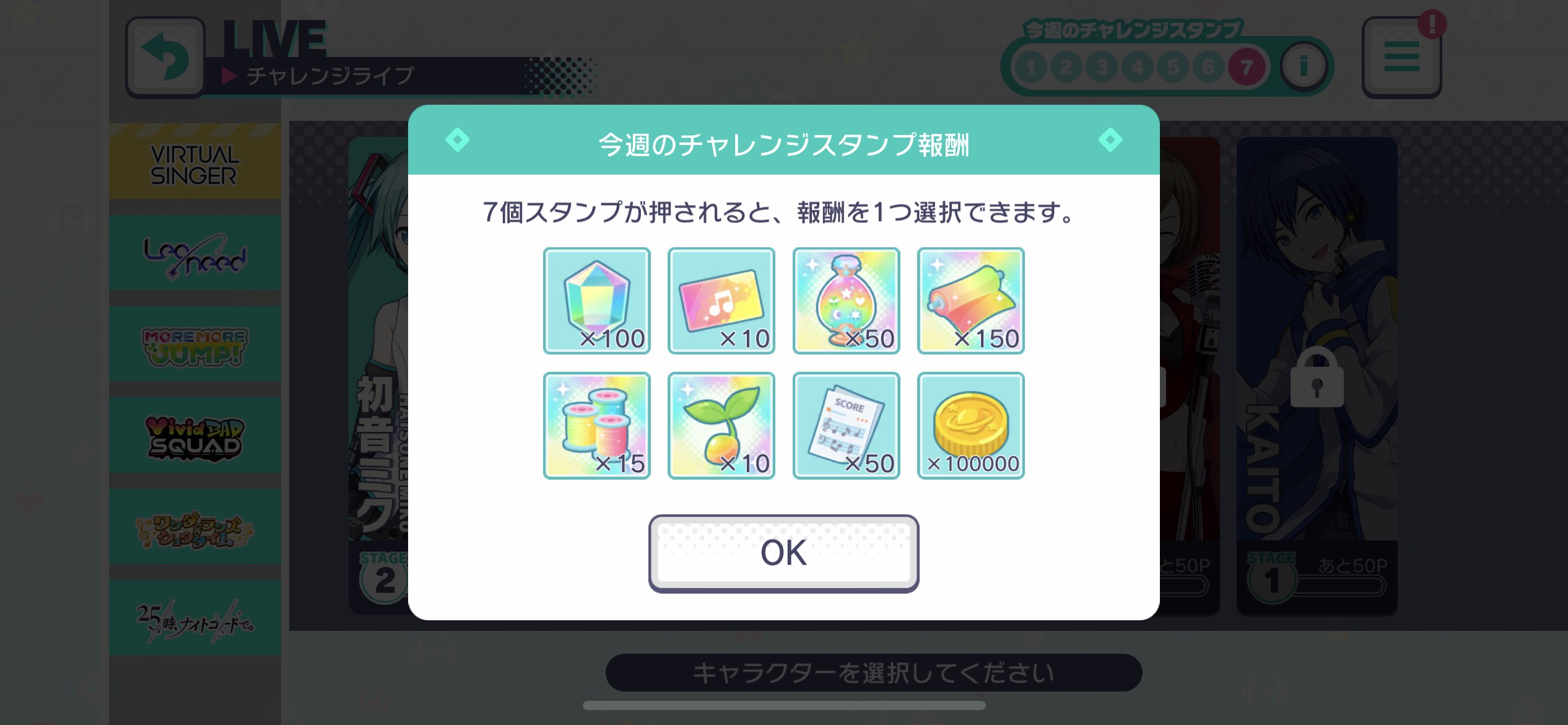Pick the SCORE sheet x50 reward
Viewport: 1568px width, 725px height.
845,425
